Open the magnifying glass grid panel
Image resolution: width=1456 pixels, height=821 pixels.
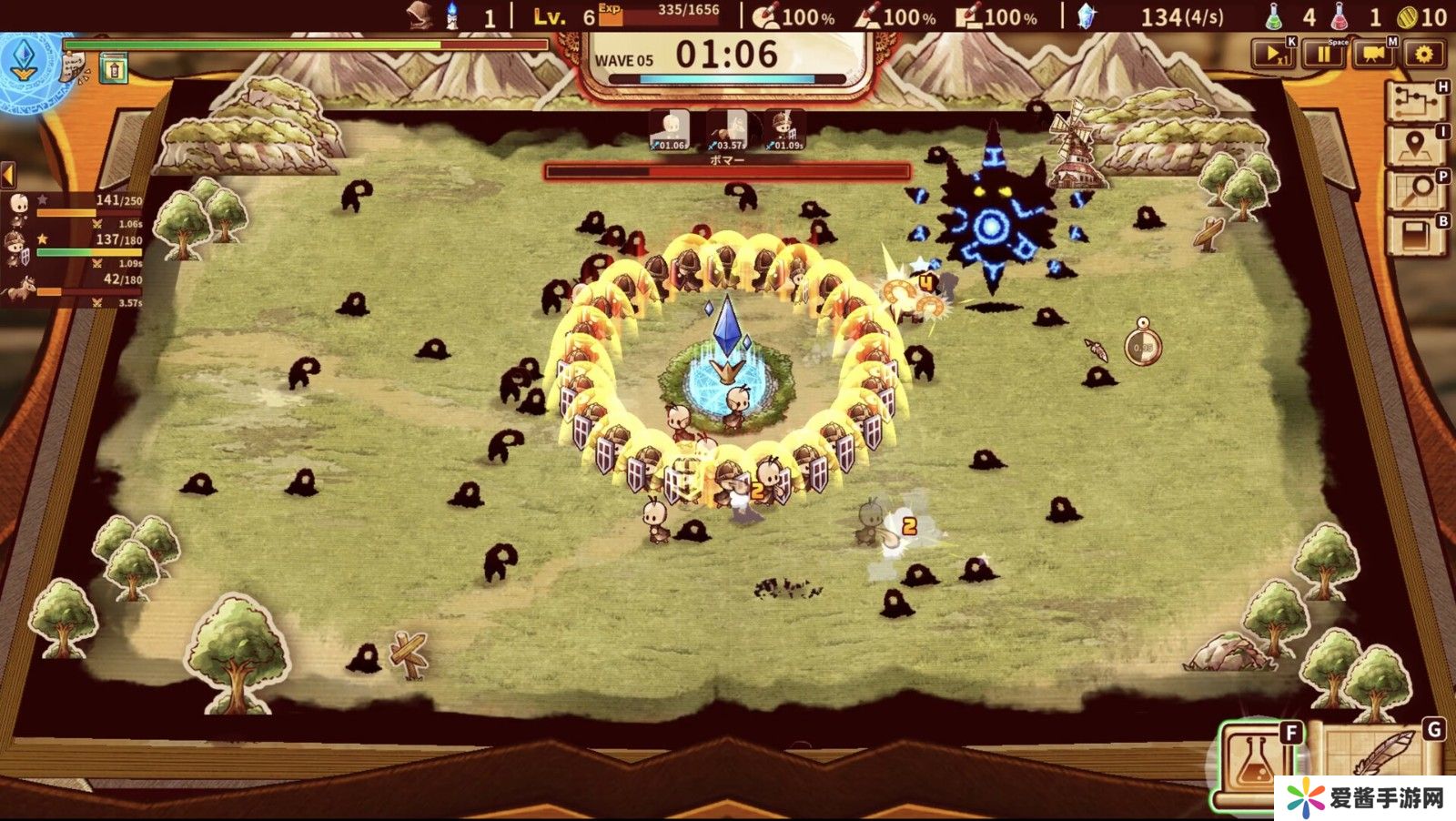pos(1415,190)
